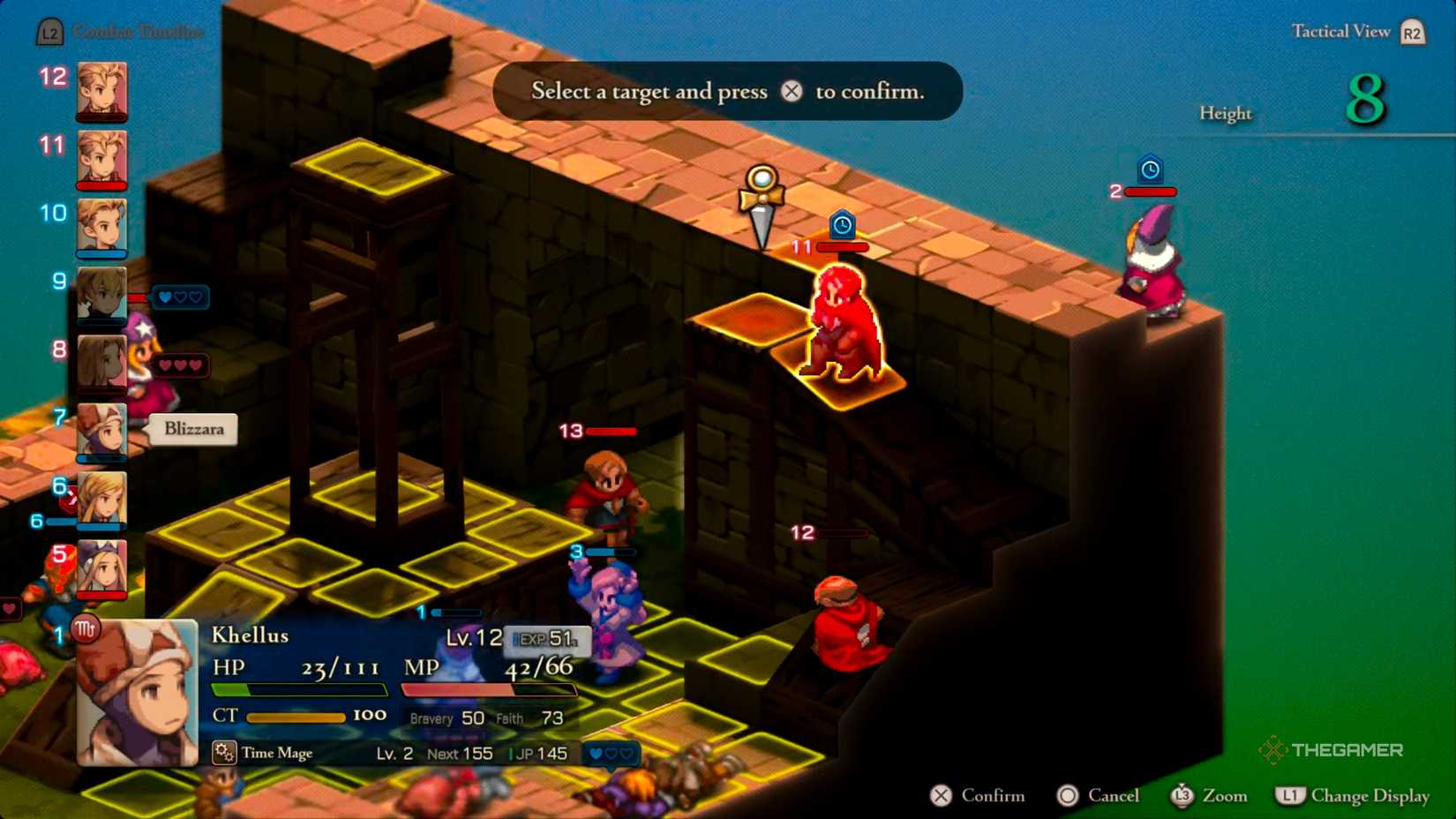Toggle the blue heart in Khellus's status bar

[596, 751]
